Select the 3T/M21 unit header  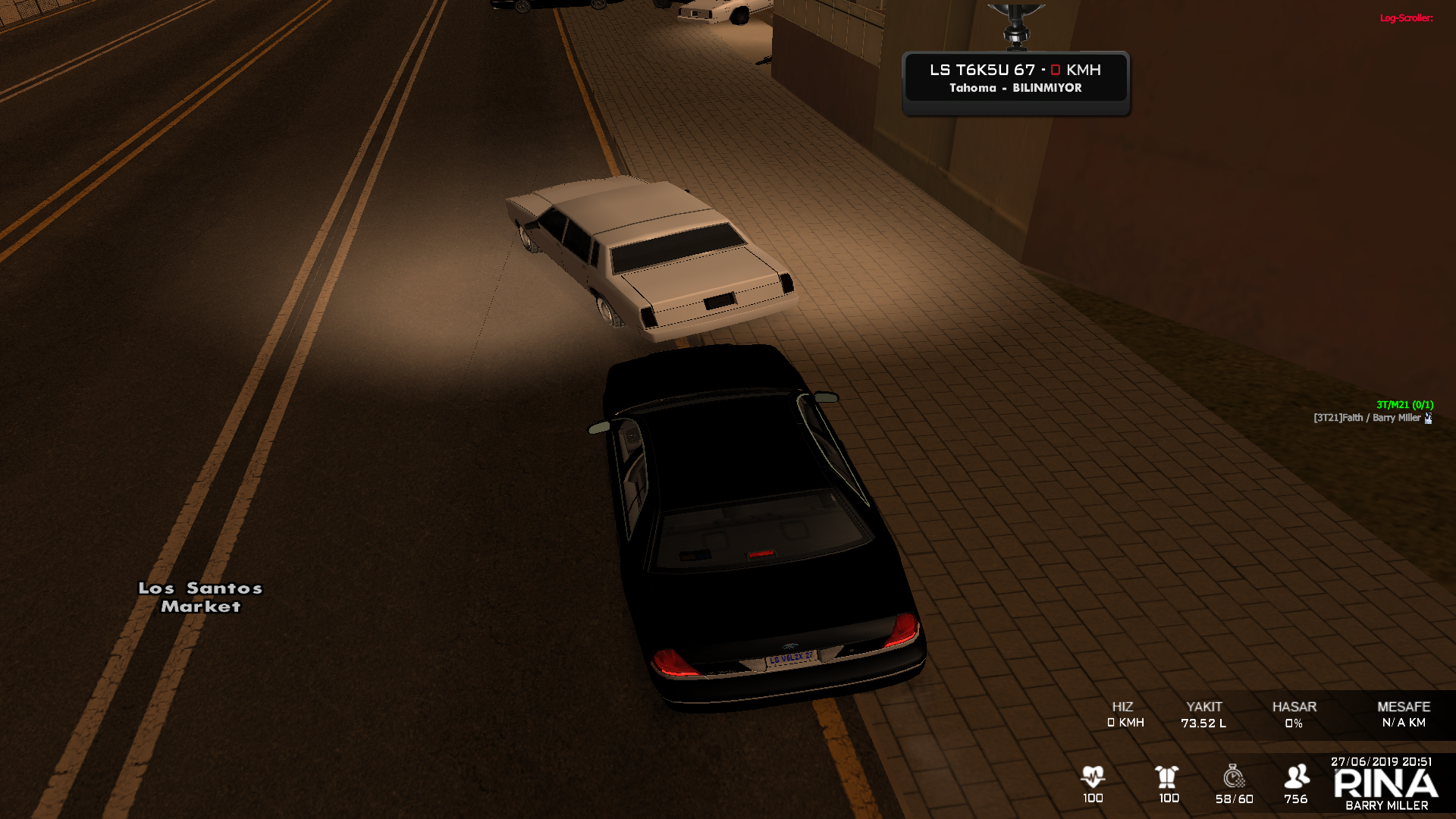[x=1404, y=405]
